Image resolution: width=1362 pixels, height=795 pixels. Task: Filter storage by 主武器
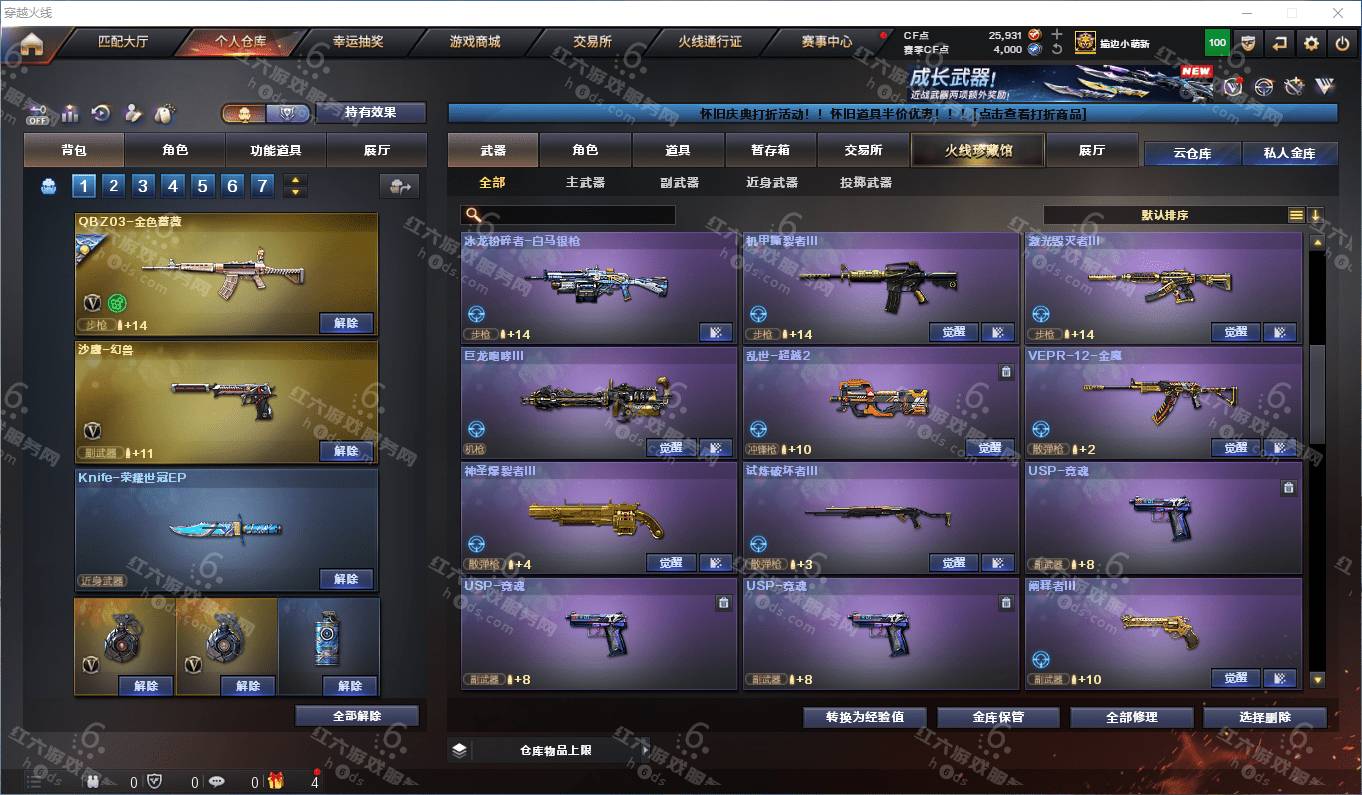[585, 182]
